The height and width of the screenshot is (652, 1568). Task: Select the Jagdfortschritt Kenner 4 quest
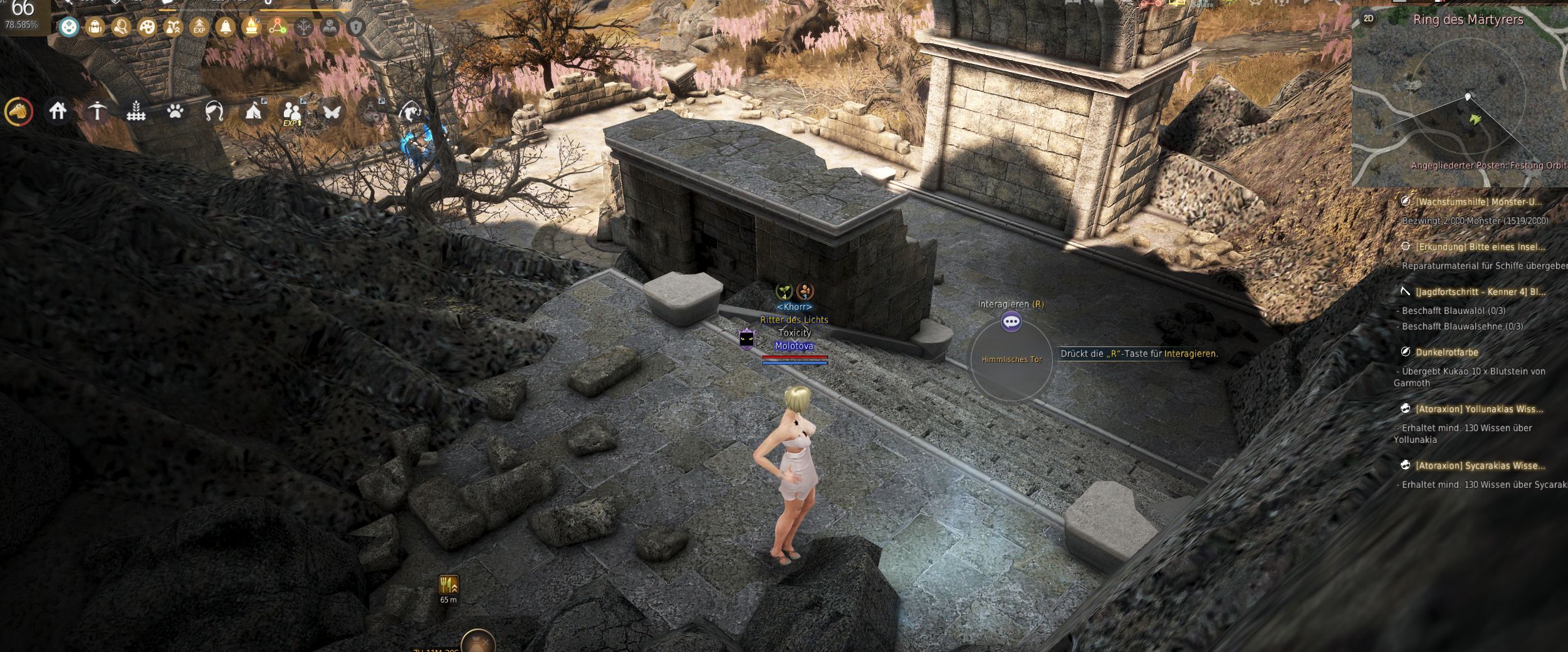[1480, 292]
